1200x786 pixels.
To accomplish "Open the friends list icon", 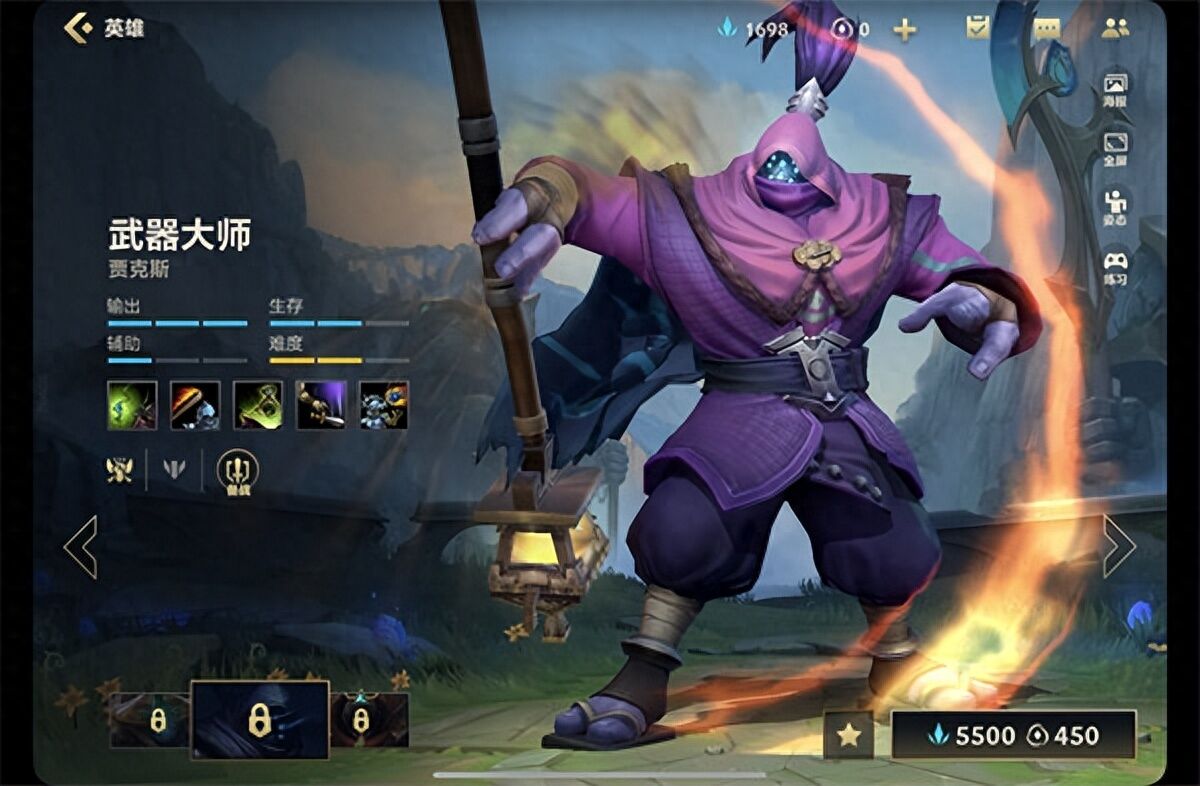I will pyautogui.click(x=1115, y=28).
